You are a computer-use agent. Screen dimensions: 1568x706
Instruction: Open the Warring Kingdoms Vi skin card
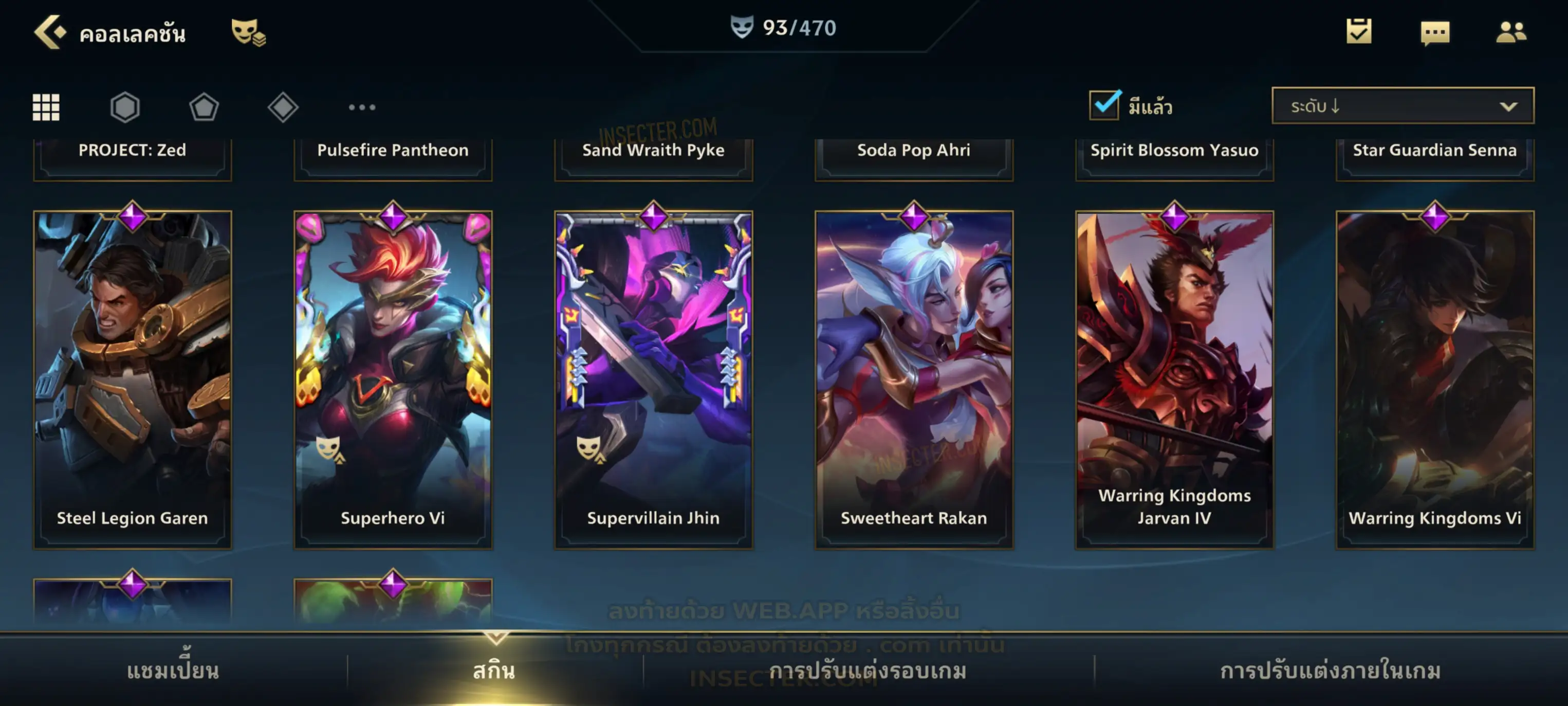coord(1435,379)
